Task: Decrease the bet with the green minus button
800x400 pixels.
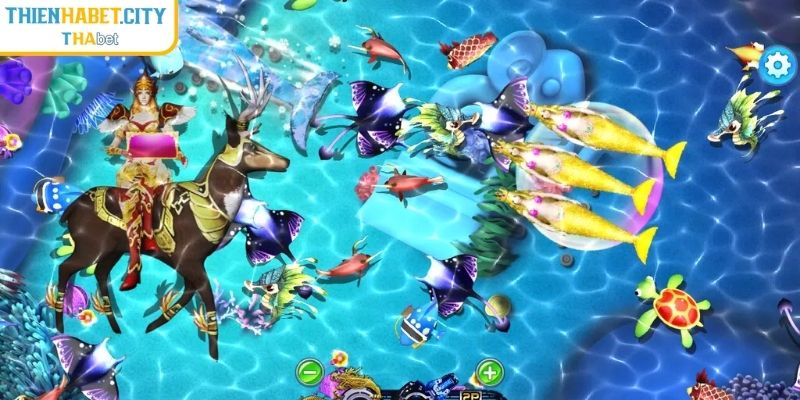Action: (x=310, y=374)
